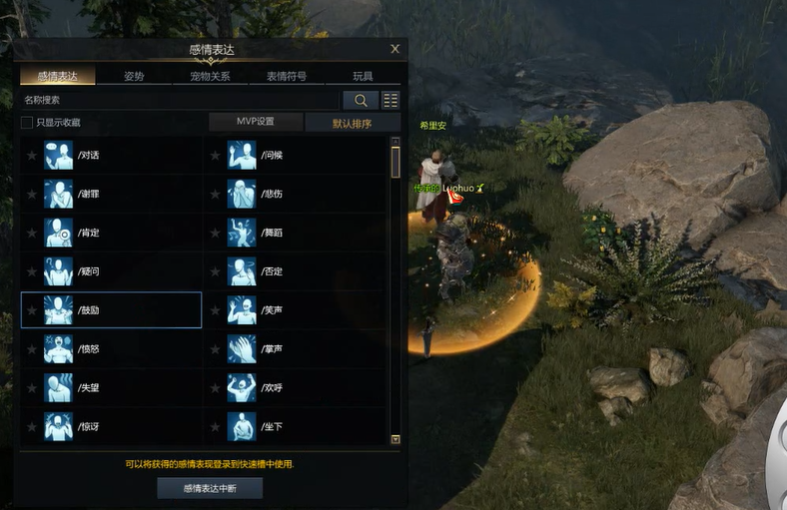Click the 默认排序 sort button
This screenshot has height=510, width=787.
(352, 123)
